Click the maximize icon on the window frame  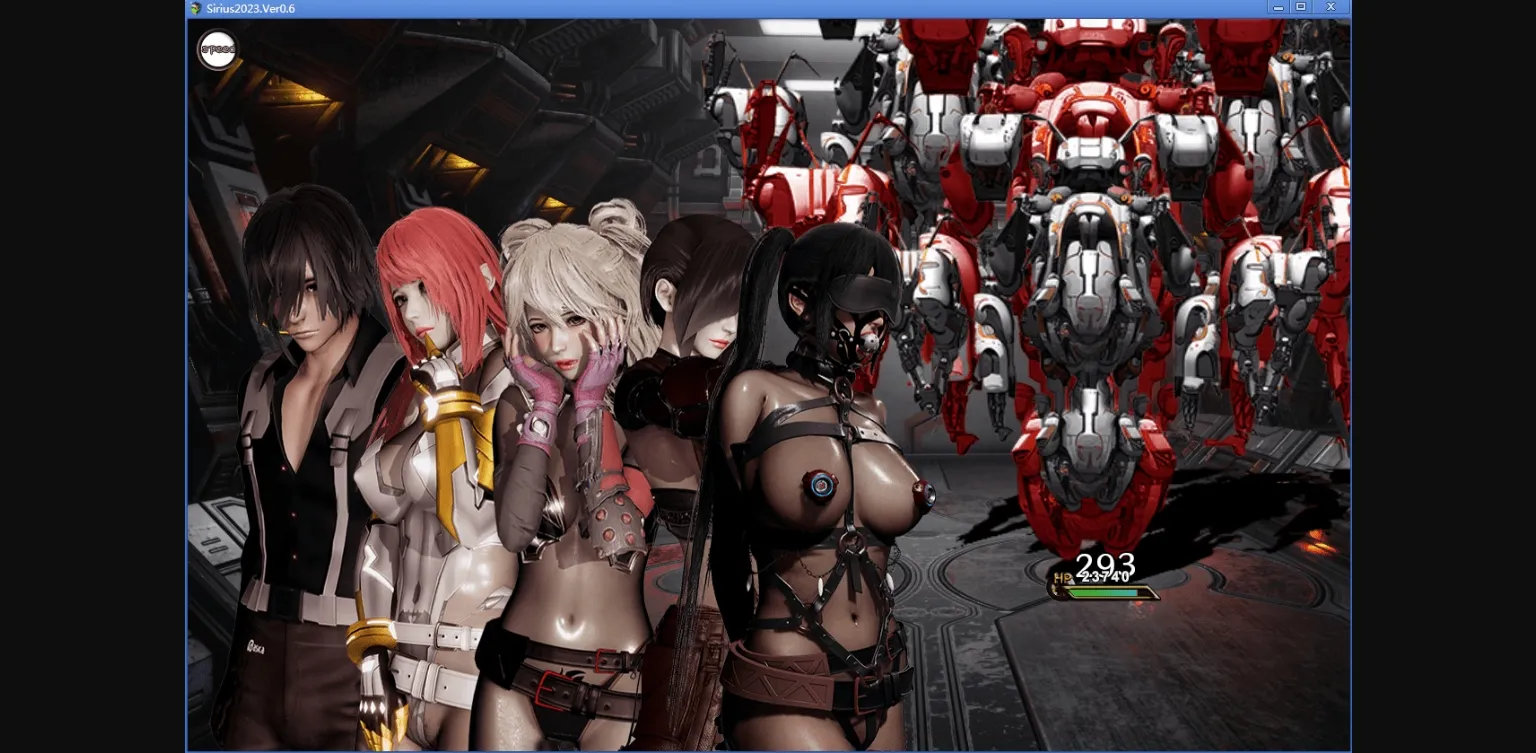click(1300, 6)
